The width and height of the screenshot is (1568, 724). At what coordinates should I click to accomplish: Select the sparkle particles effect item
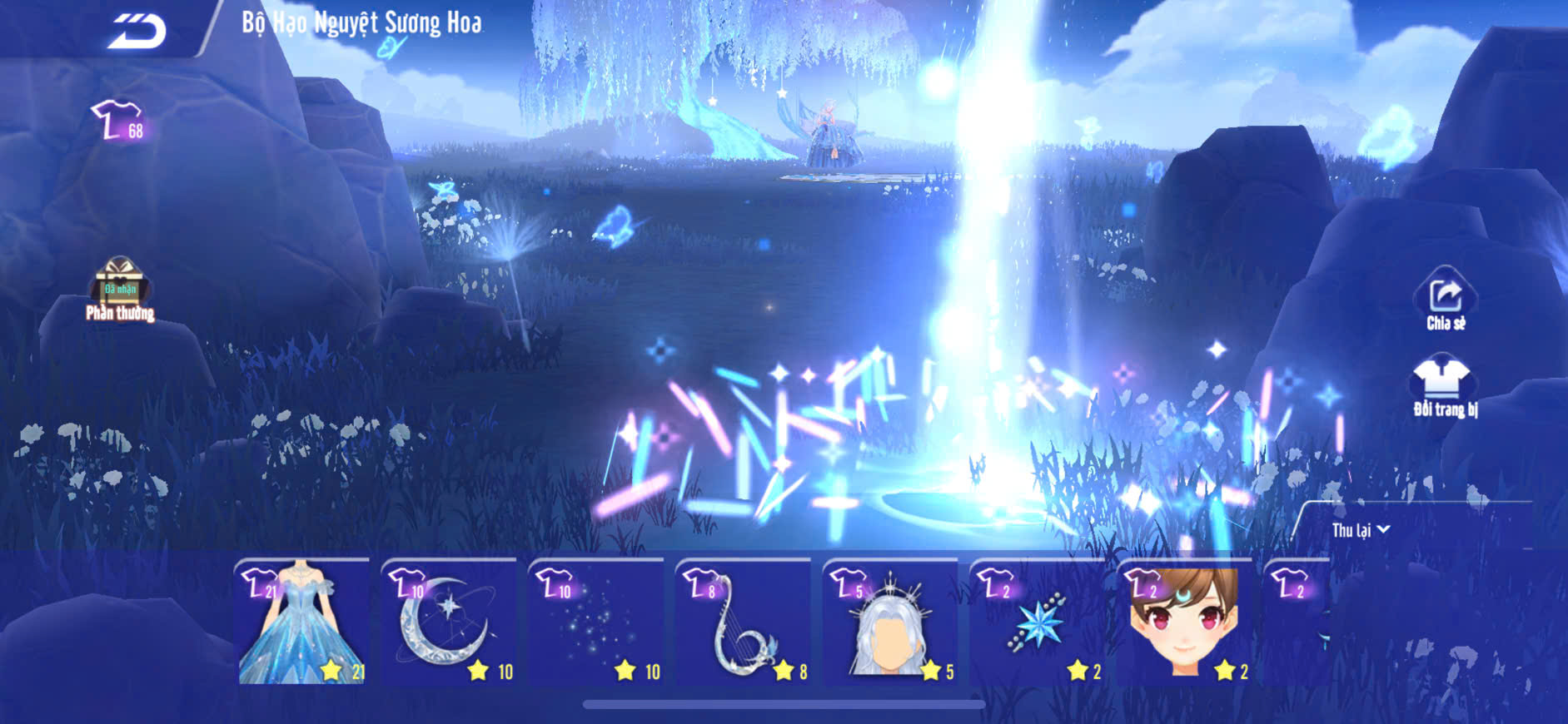pyautogui.click(x=596, y=622)
